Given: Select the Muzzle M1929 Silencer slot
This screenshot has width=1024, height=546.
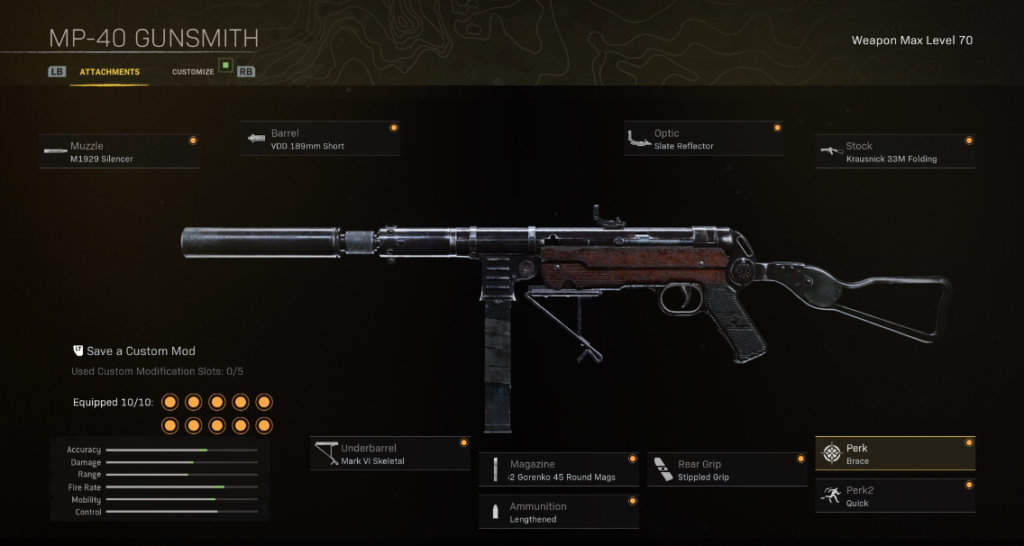Looking at the screenshot, I should [x=119, y=152].
